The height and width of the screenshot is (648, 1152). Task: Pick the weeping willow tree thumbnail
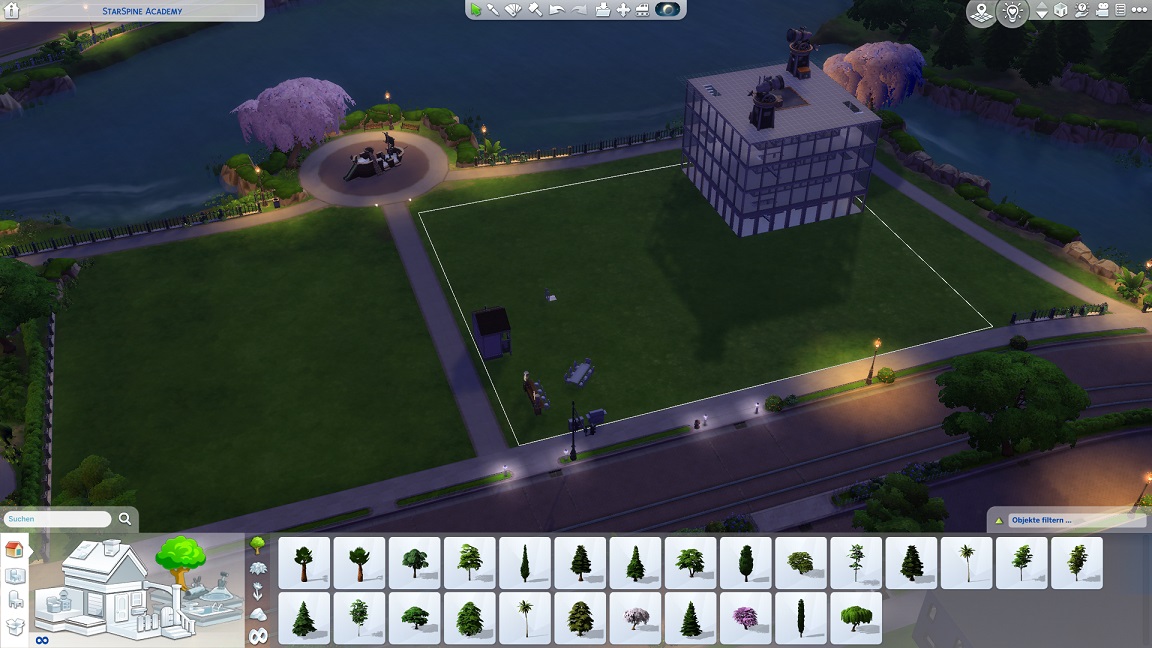(856, 618)
